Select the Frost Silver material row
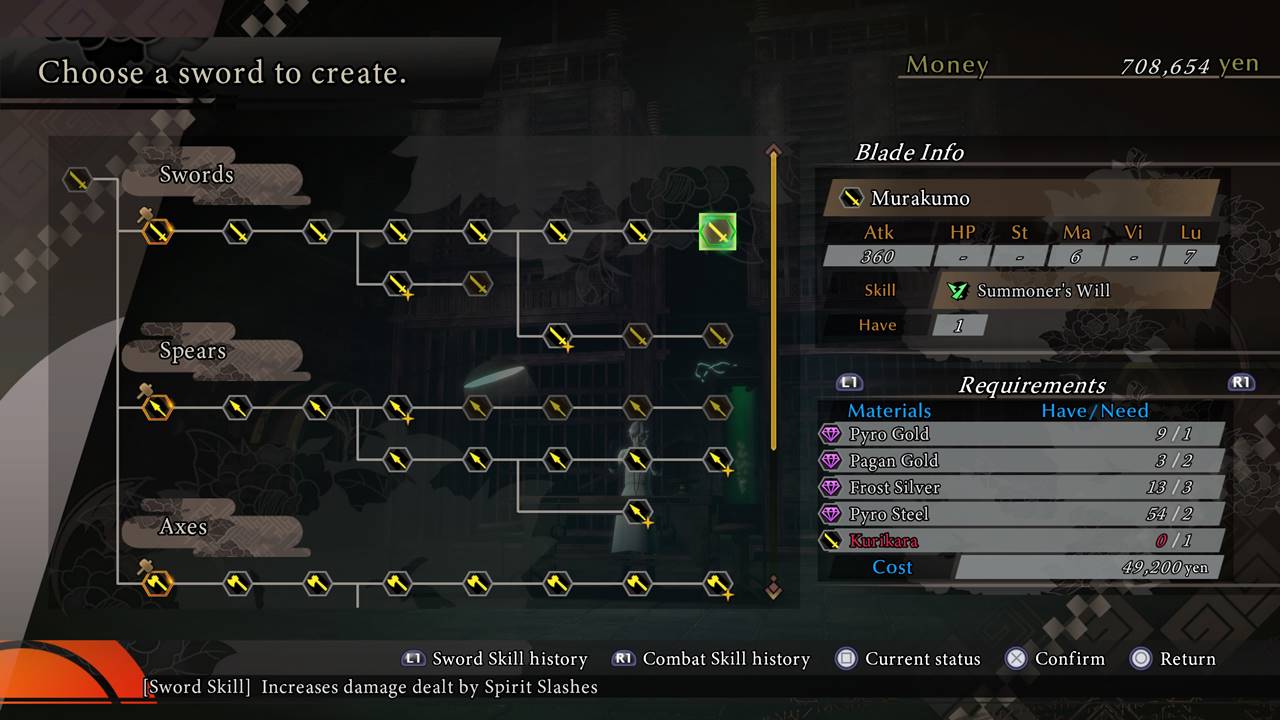 (1020, 488)
